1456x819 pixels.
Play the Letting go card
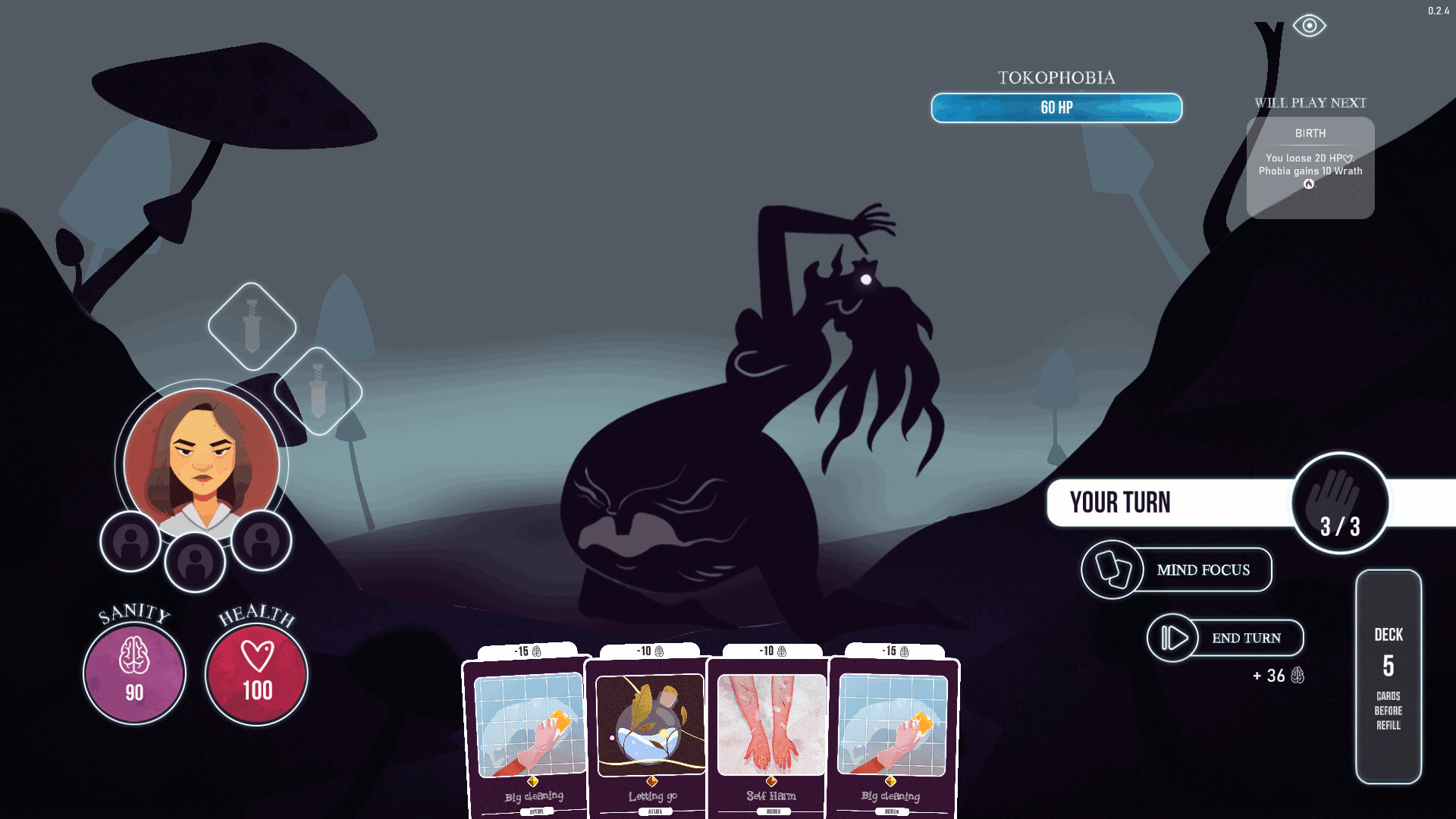click(x=651, y=732)
